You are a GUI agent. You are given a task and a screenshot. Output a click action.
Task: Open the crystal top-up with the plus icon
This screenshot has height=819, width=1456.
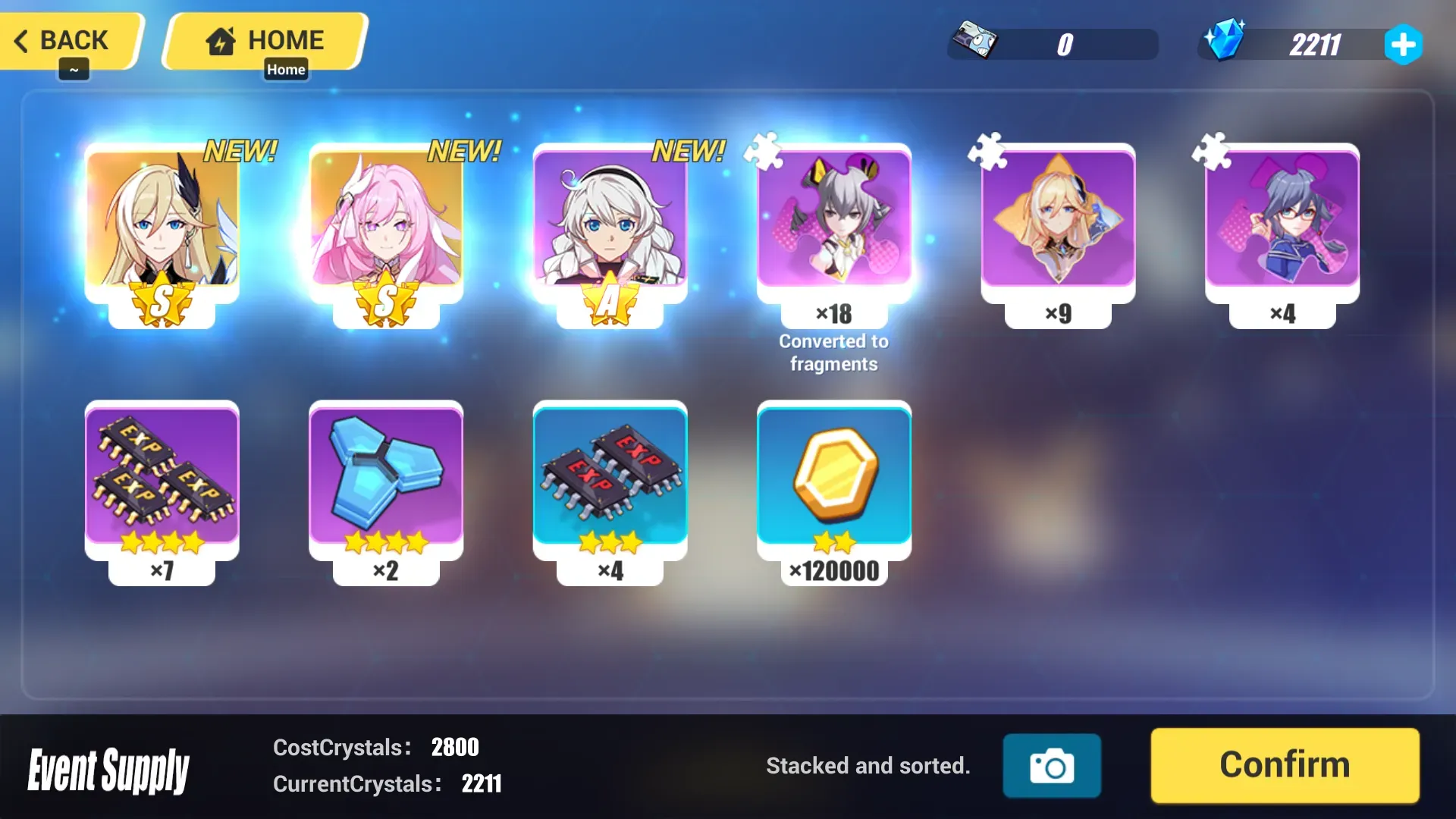(x=1404, y=45)
